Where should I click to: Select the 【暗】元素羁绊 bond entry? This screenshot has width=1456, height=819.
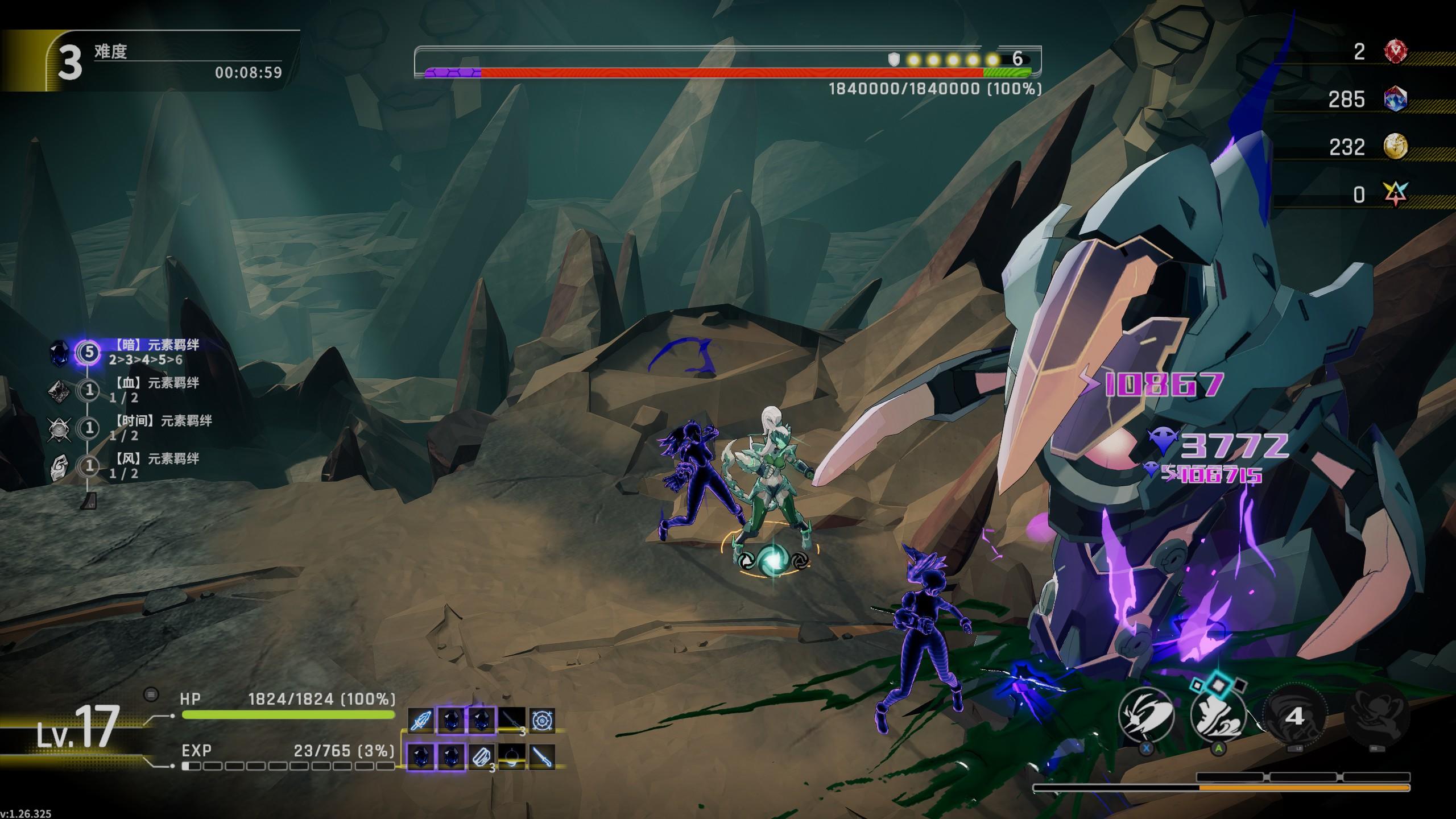click(x=154, y=351)
